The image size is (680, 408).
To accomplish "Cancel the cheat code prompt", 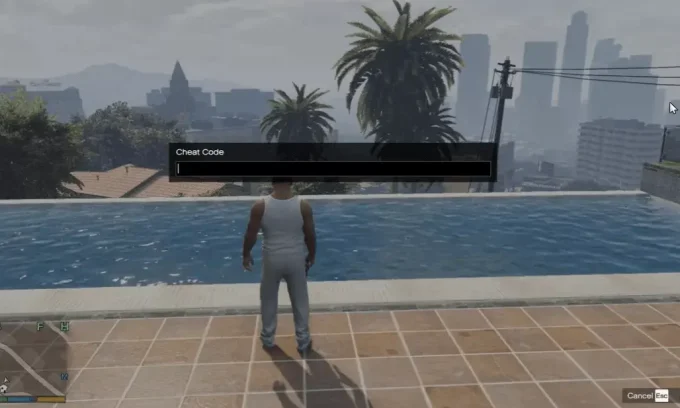I will (647, 395).
